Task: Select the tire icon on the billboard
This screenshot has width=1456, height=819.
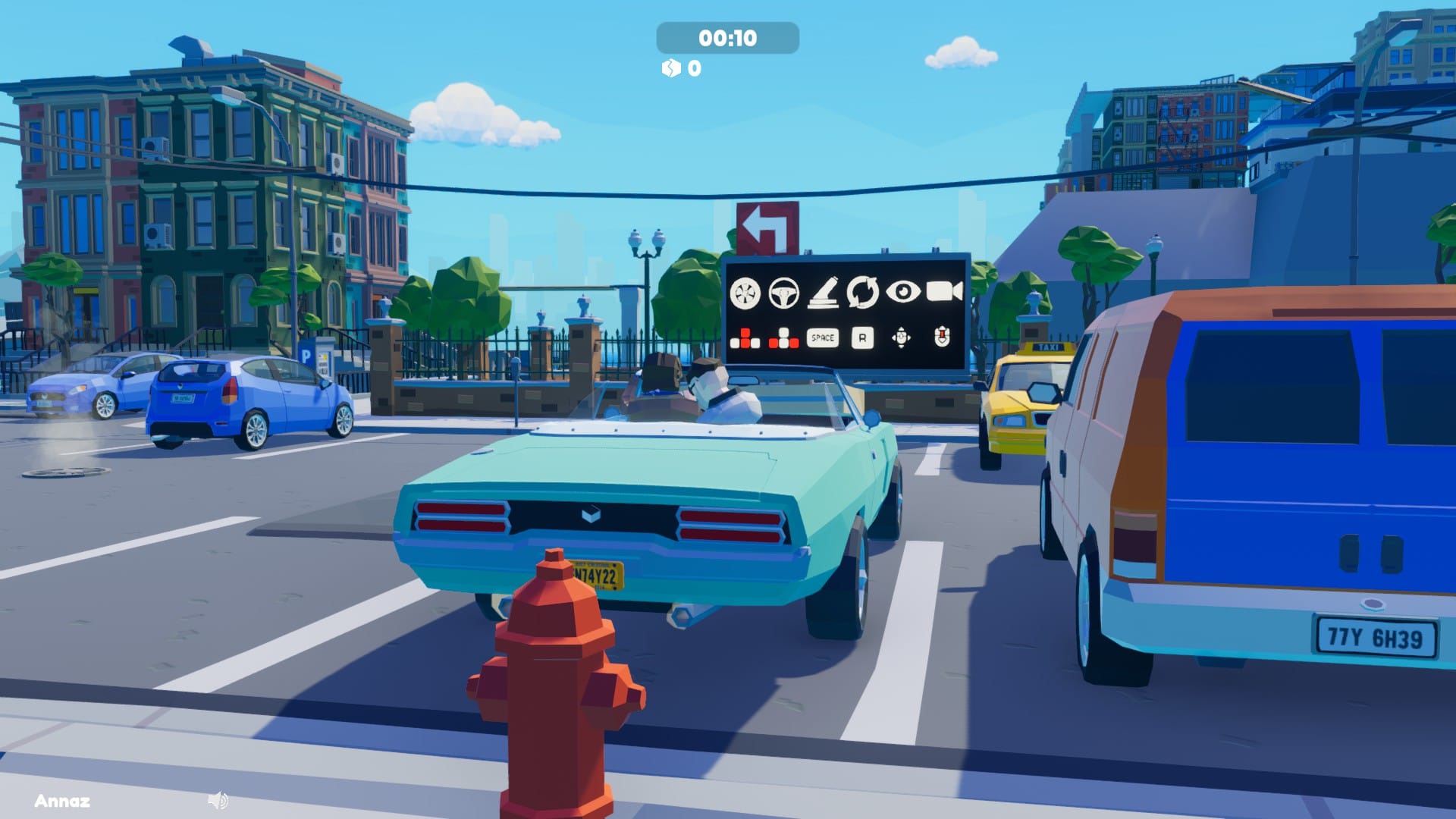Action: pyautogui.click(x=745, y=293)
